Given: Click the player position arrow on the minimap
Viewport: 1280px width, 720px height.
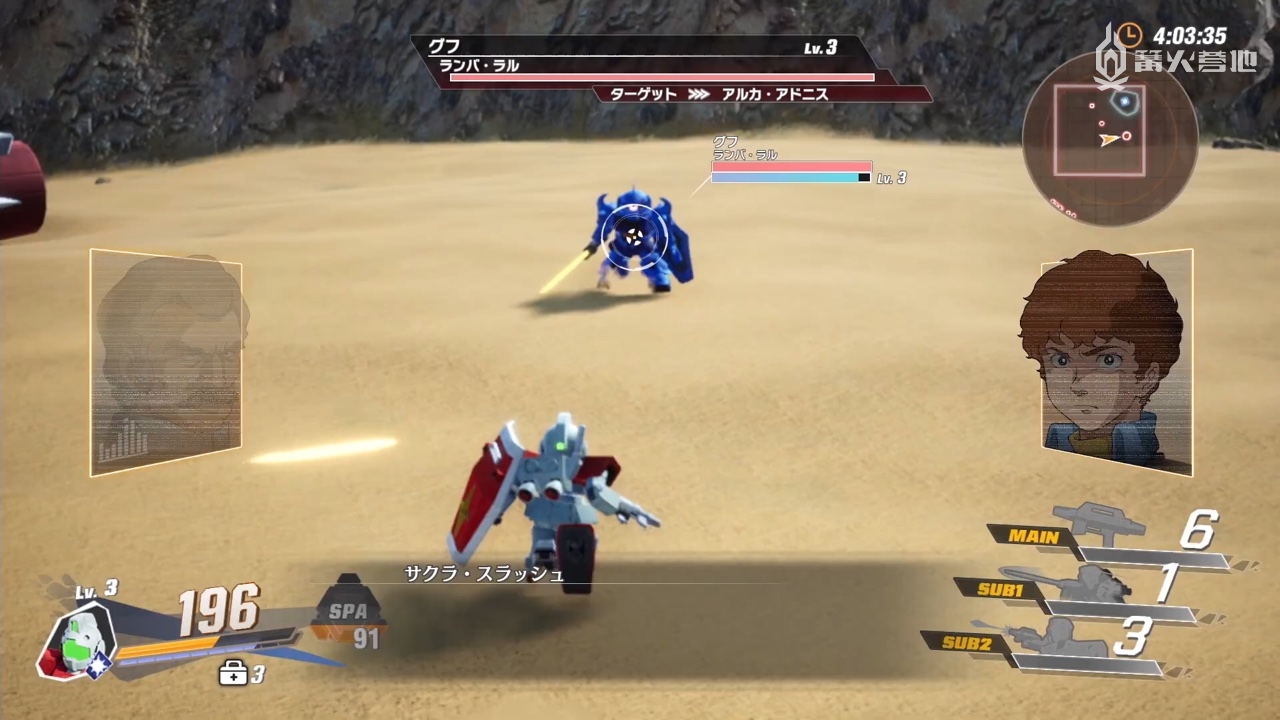Looking at the screenshot, I should tap(1110, 140).
